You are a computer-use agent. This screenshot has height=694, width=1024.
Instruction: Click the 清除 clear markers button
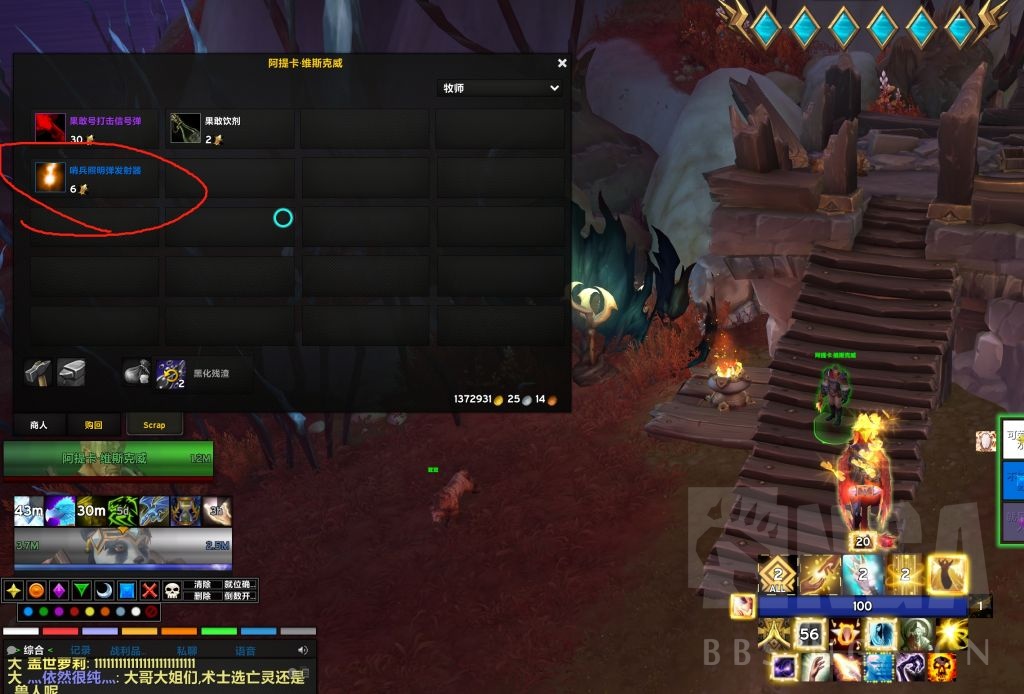(203, 584)
